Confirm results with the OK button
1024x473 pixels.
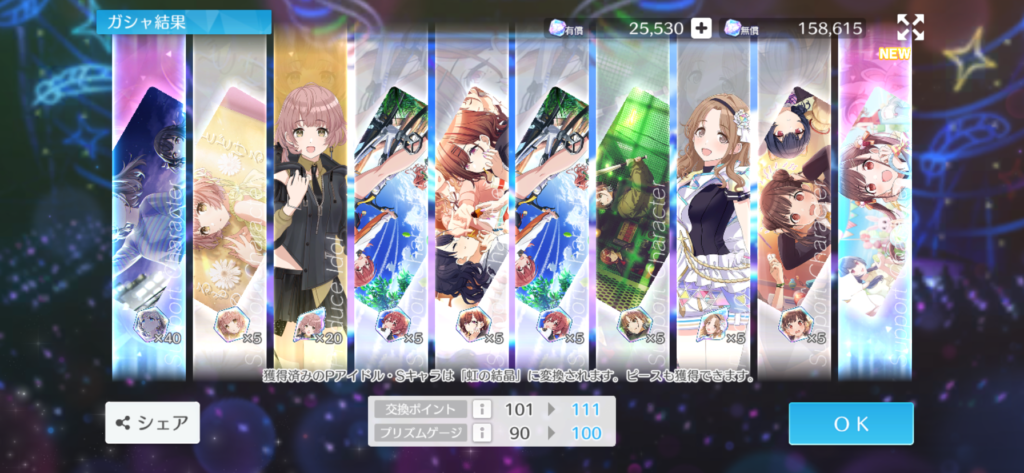pos(850,423)
